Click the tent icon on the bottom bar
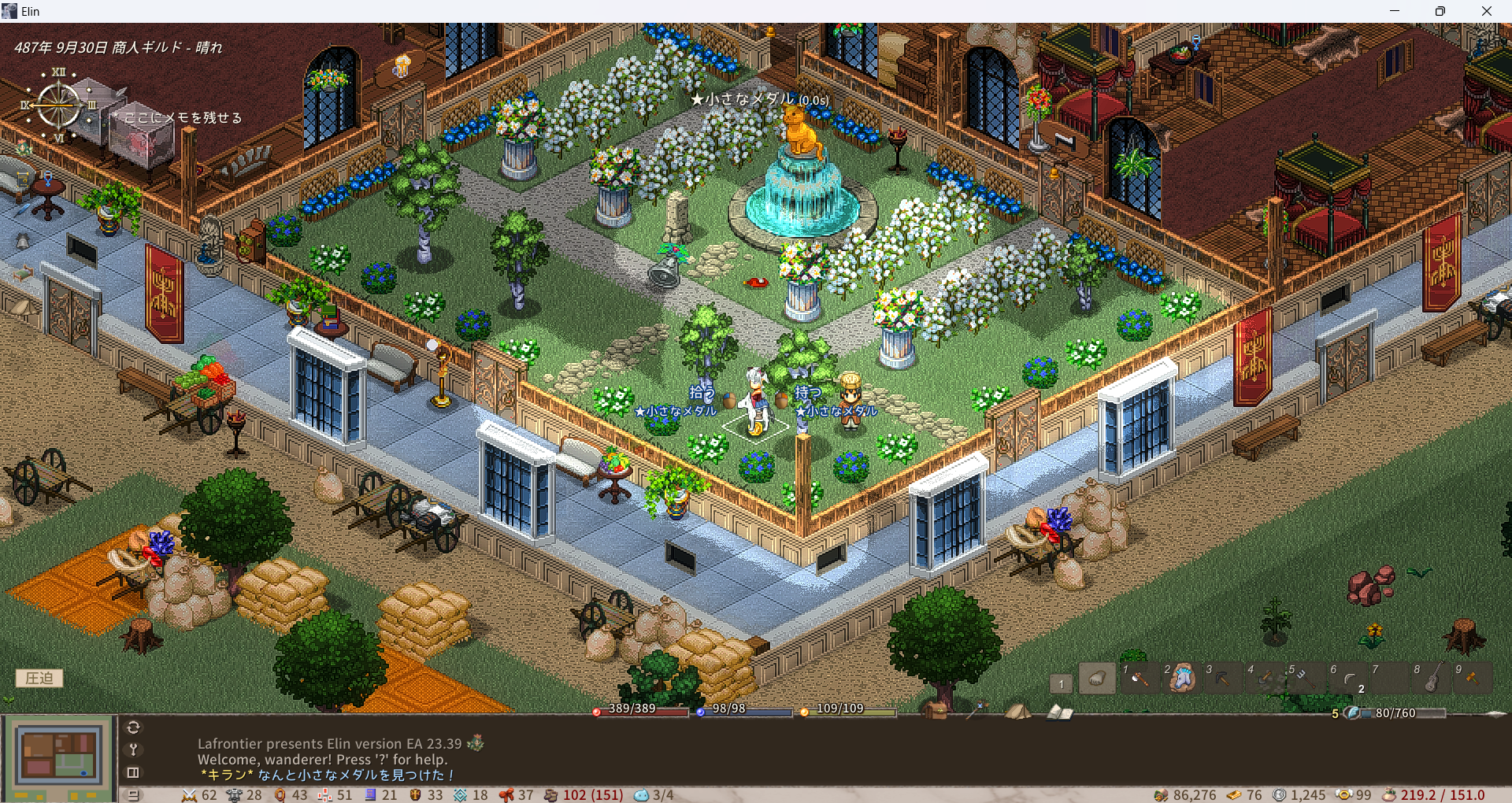The width and height of the screenshot is (1512, 803). [1017, 711]
